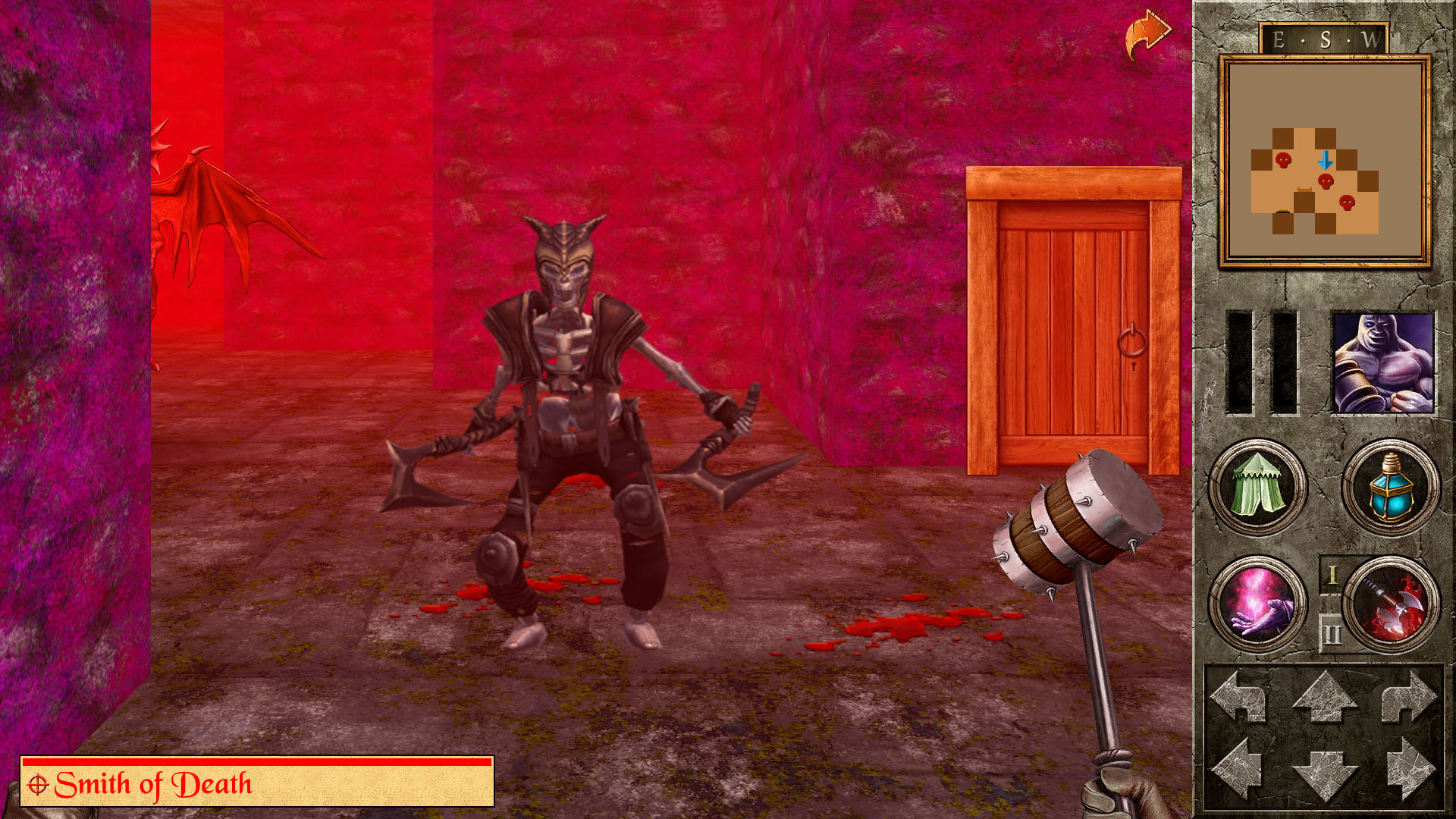The height and width of the screenshot is (819, 1456).
Task: Turn right with the curved right arrow
Action: tap(1408, 695)
